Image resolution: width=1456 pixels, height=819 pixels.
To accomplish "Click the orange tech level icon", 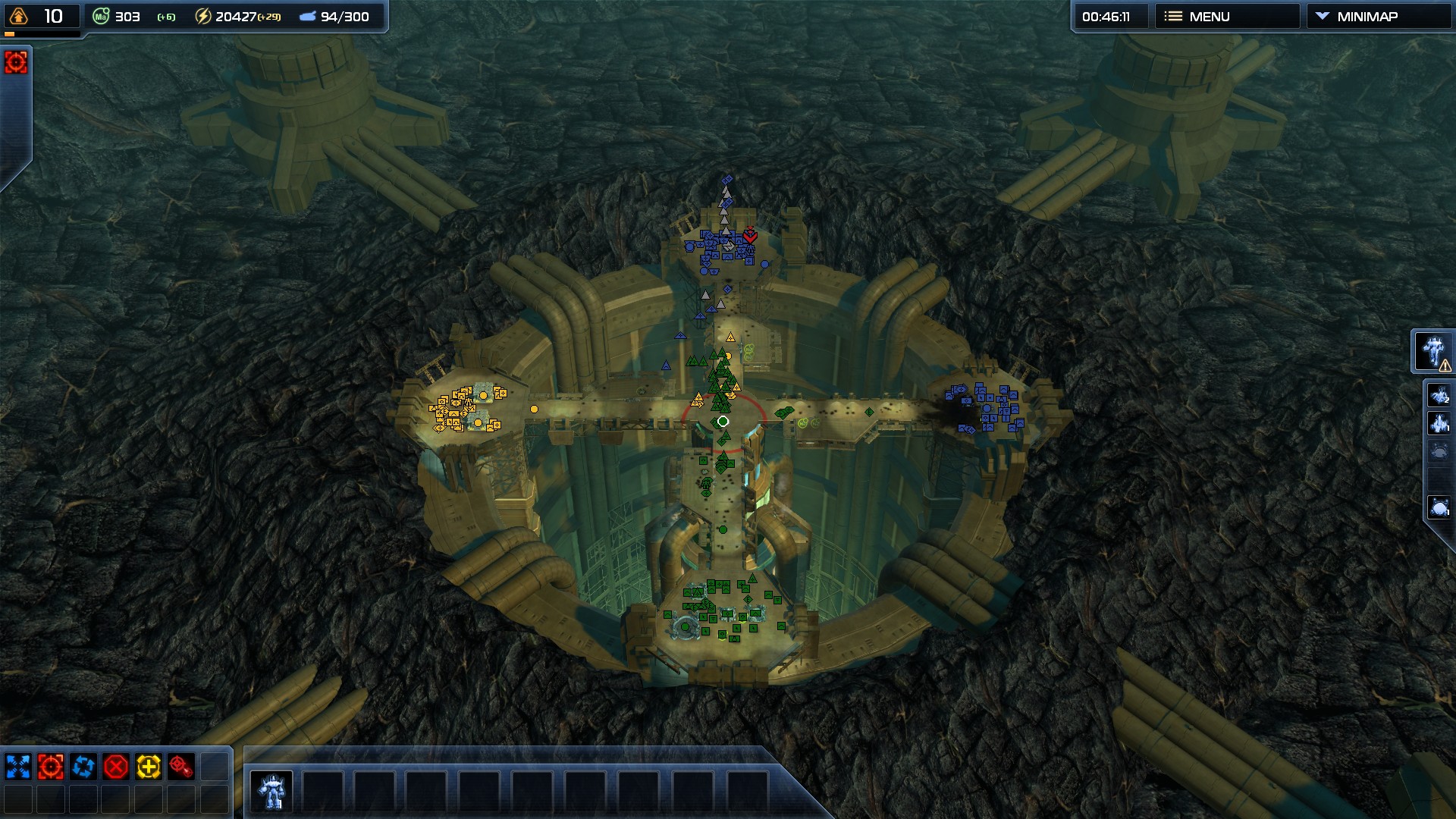I will point(18,16).
